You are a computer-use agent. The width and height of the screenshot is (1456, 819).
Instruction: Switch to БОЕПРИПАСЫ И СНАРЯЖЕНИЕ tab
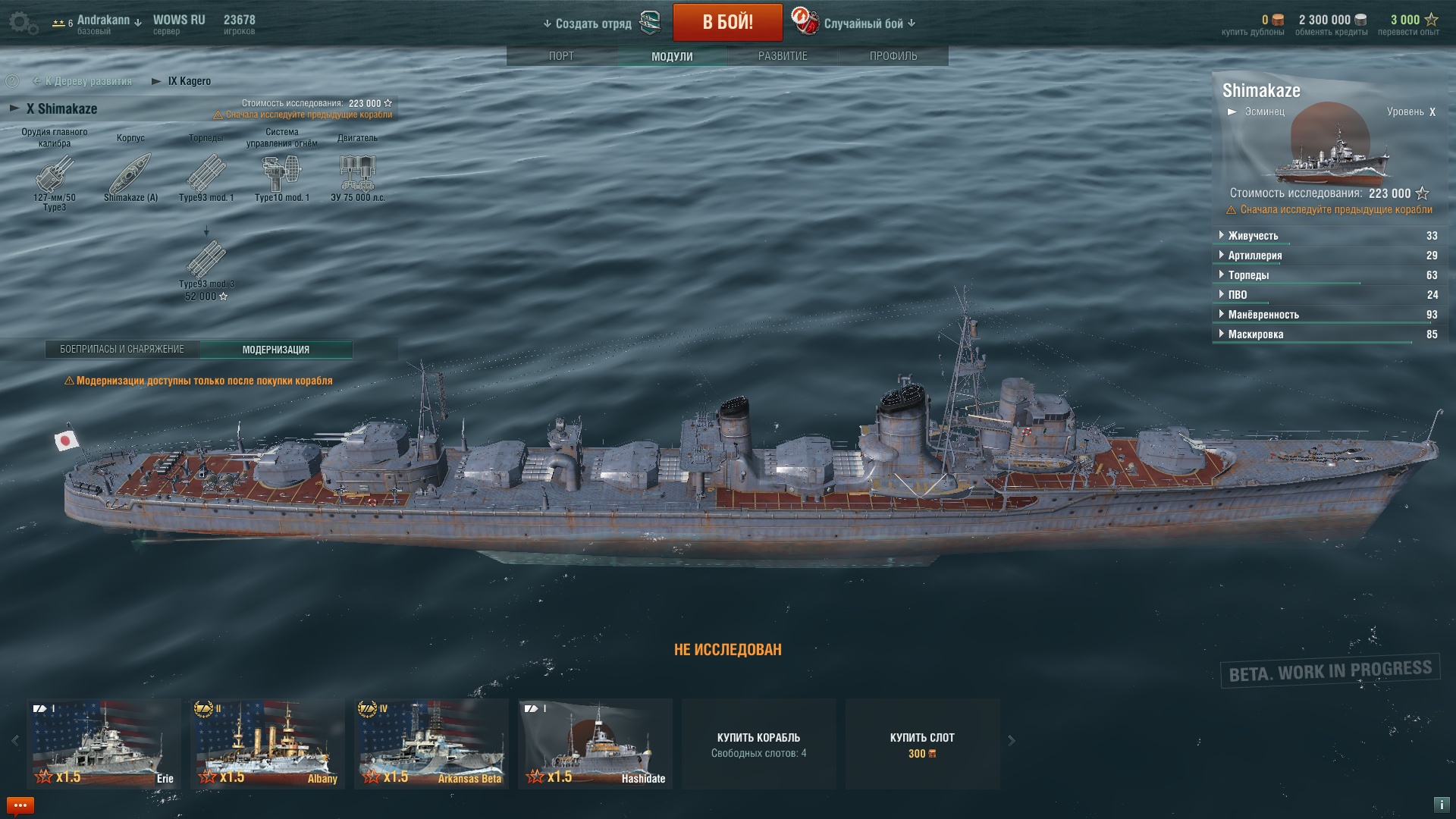click(122, 350)
